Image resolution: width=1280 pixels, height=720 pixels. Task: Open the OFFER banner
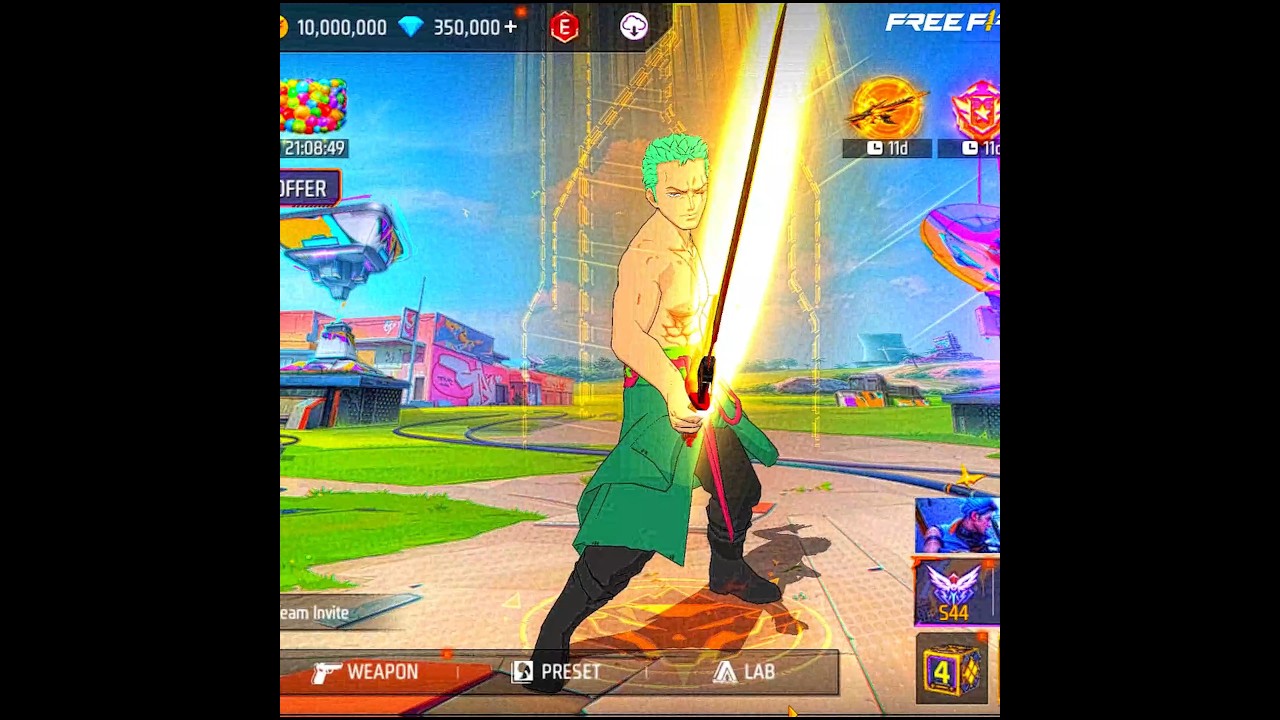306,189
